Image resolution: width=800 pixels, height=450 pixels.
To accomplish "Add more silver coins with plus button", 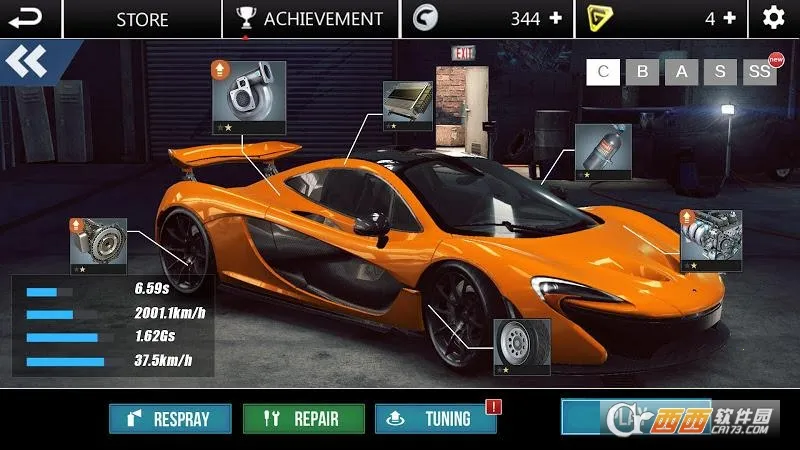I will coord(556,18).
